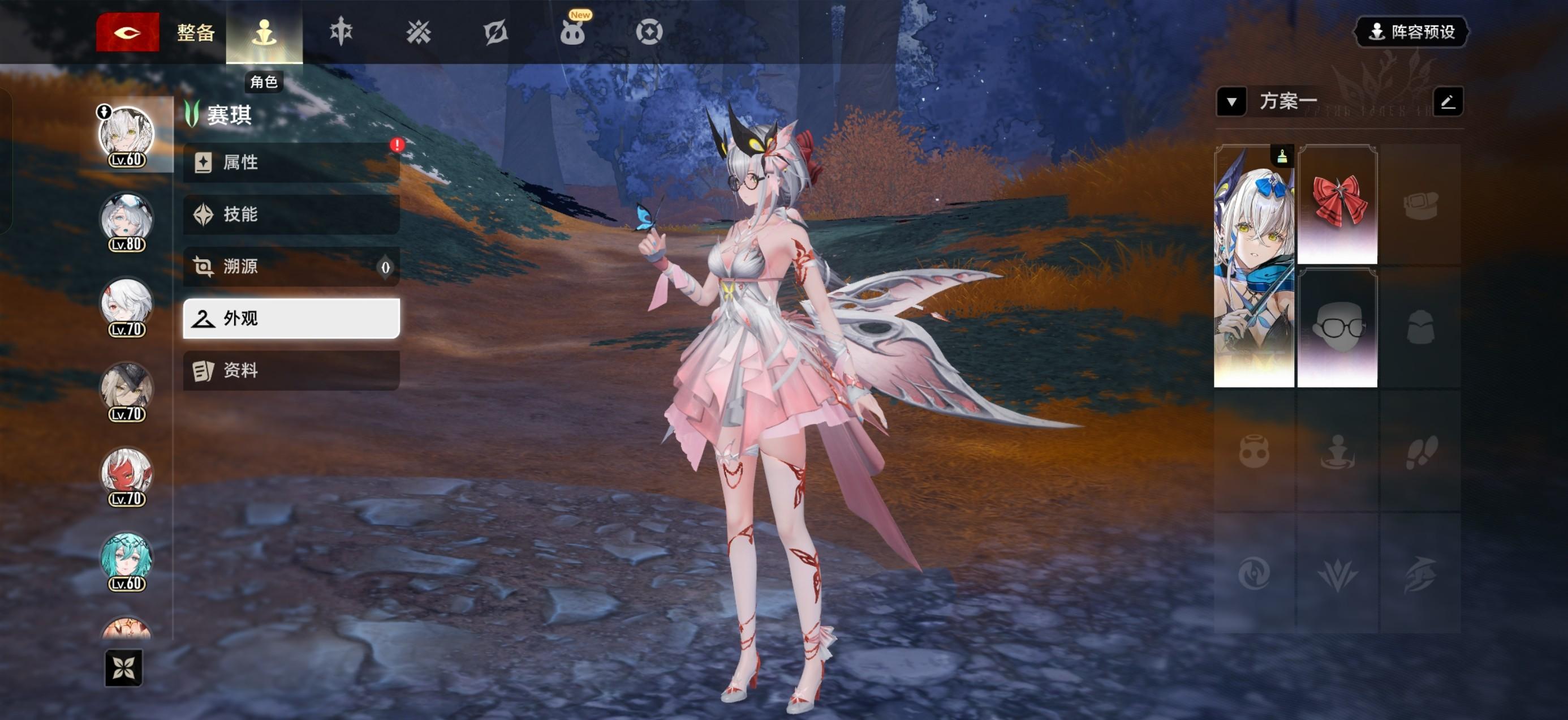
Task: Select the red bow accessory slot
Action: pyautogui.click(x=1337, y=204)
